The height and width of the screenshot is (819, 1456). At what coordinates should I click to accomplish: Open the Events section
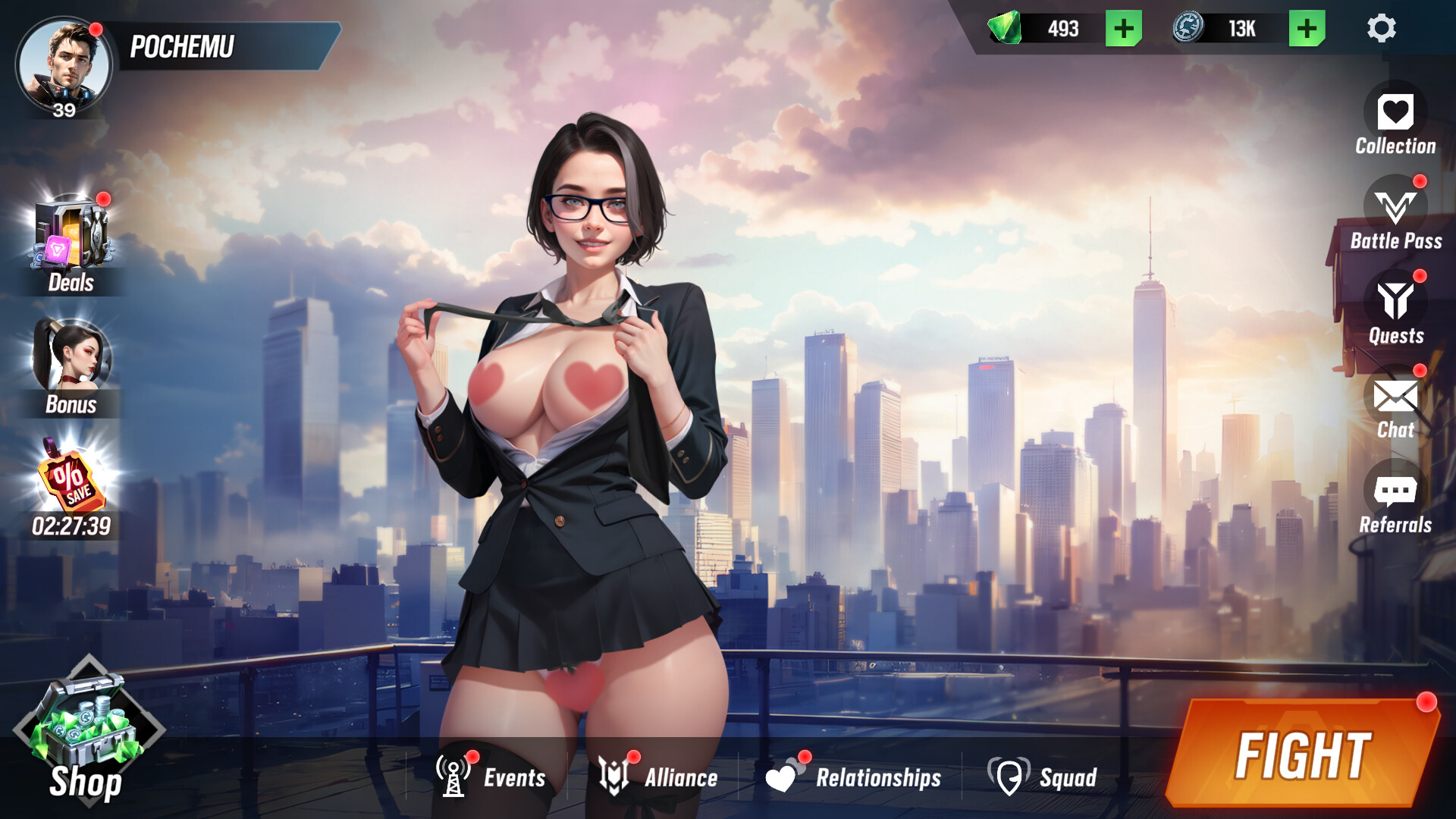coord(485,777)
